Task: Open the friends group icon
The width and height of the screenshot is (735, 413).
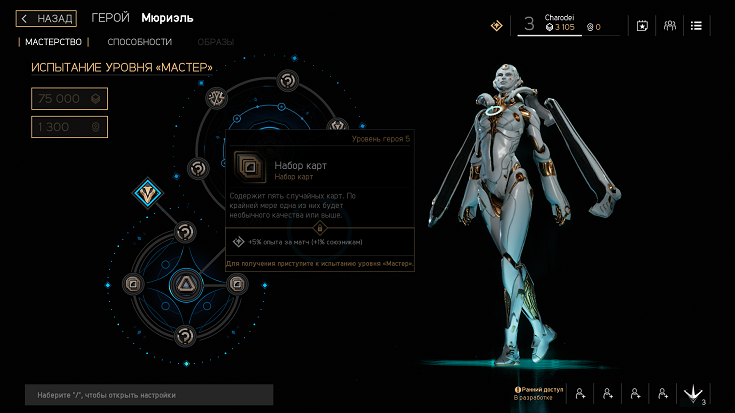Action: pyautogui.click(x=669, y=26)
